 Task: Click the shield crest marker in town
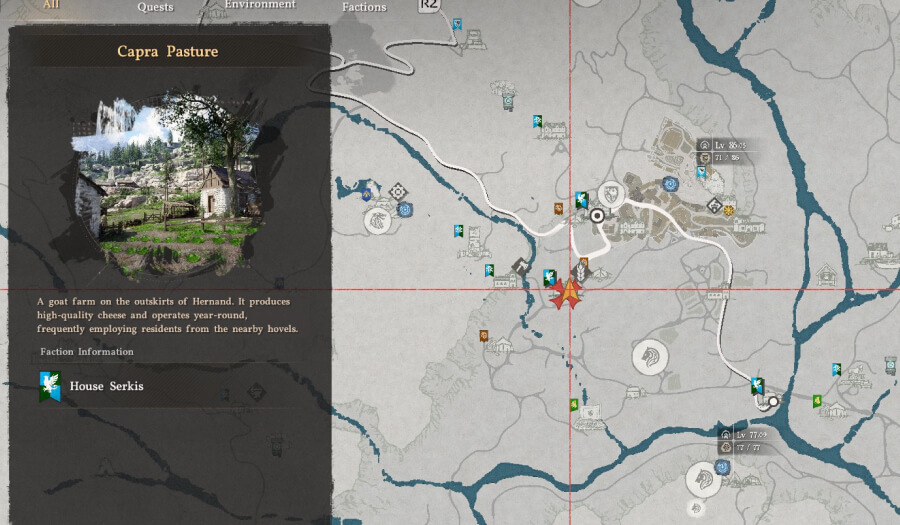pos(609,192)
